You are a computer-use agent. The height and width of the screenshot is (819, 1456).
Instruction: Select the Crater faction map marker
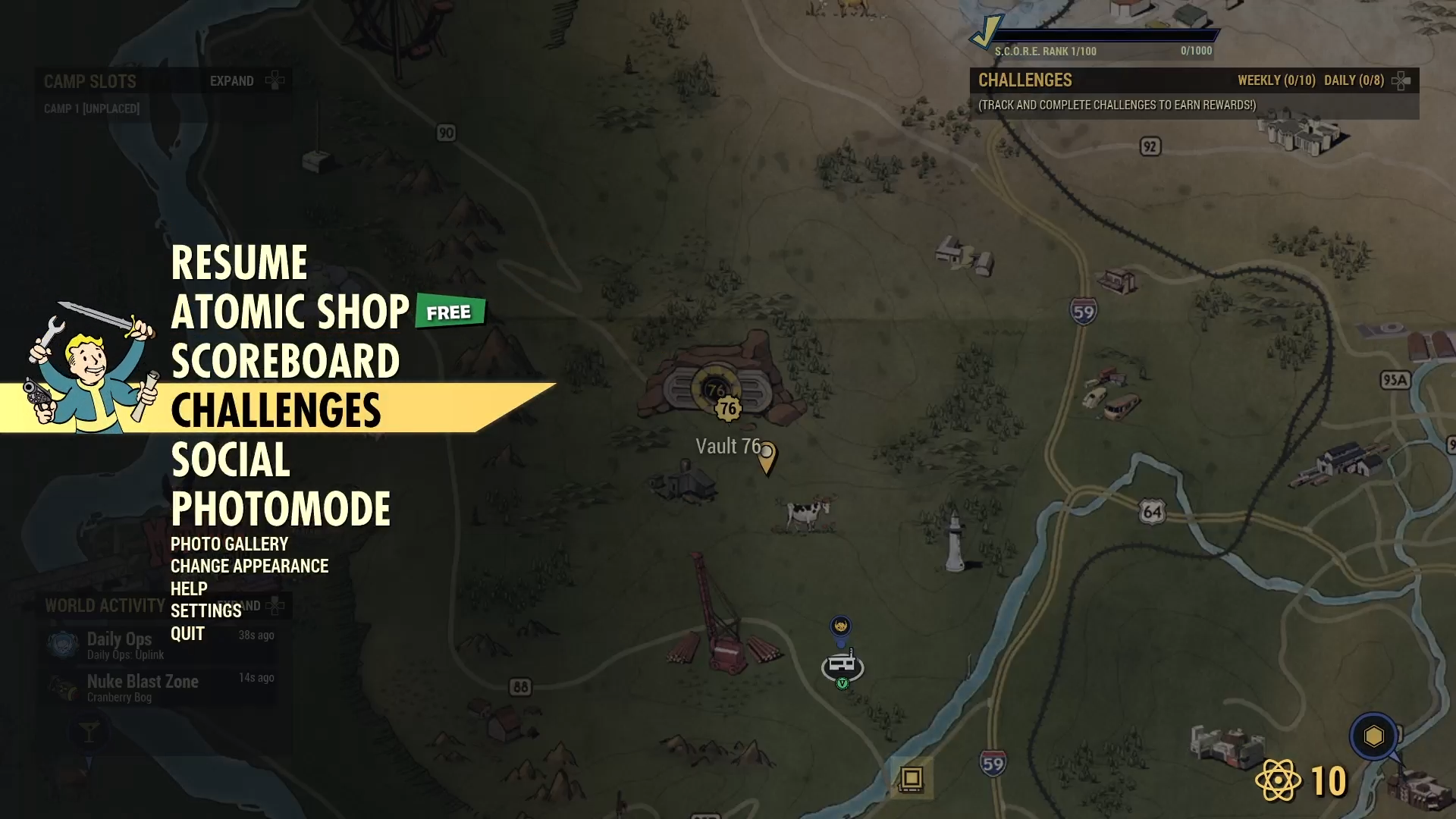coord(842,626)
